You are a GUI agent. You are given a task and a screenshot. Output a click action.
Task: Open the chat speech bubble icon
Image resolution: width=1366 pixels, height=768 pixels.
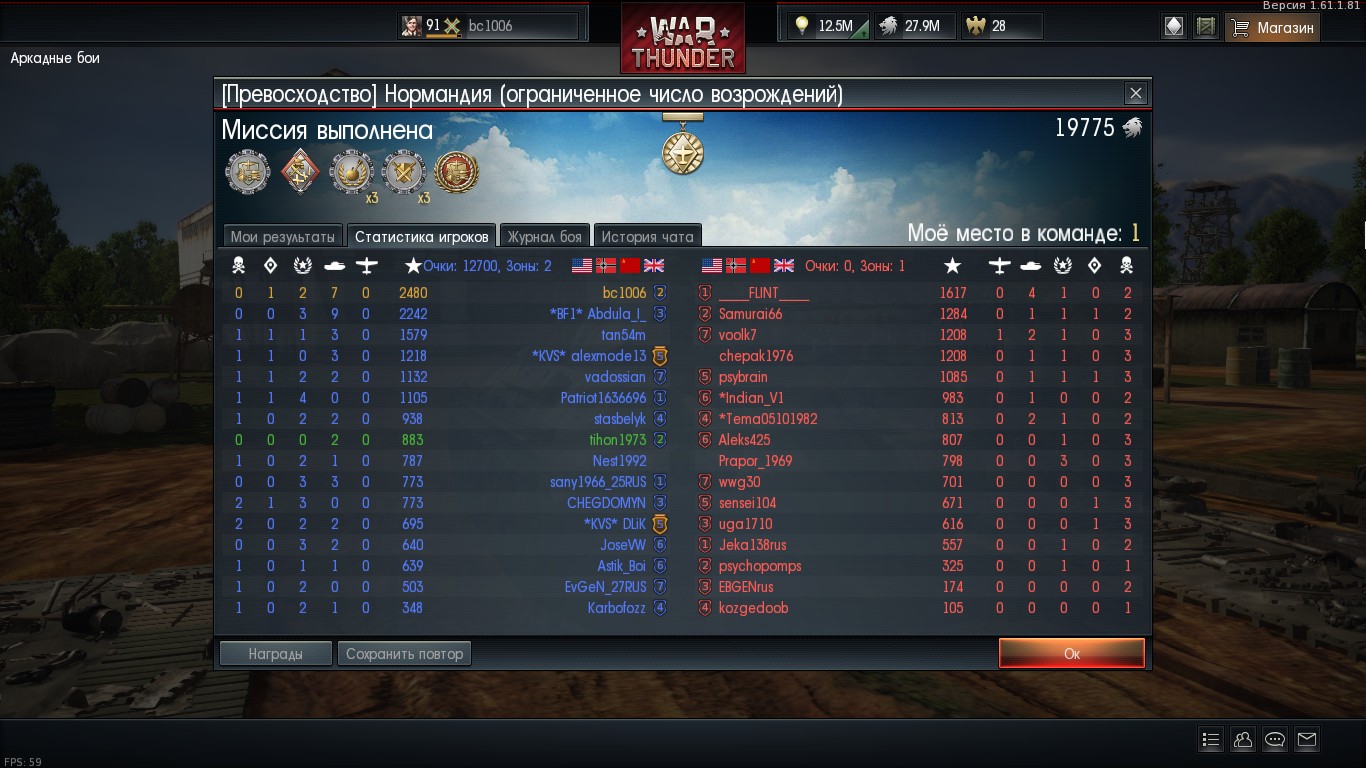pos(1274,740)
